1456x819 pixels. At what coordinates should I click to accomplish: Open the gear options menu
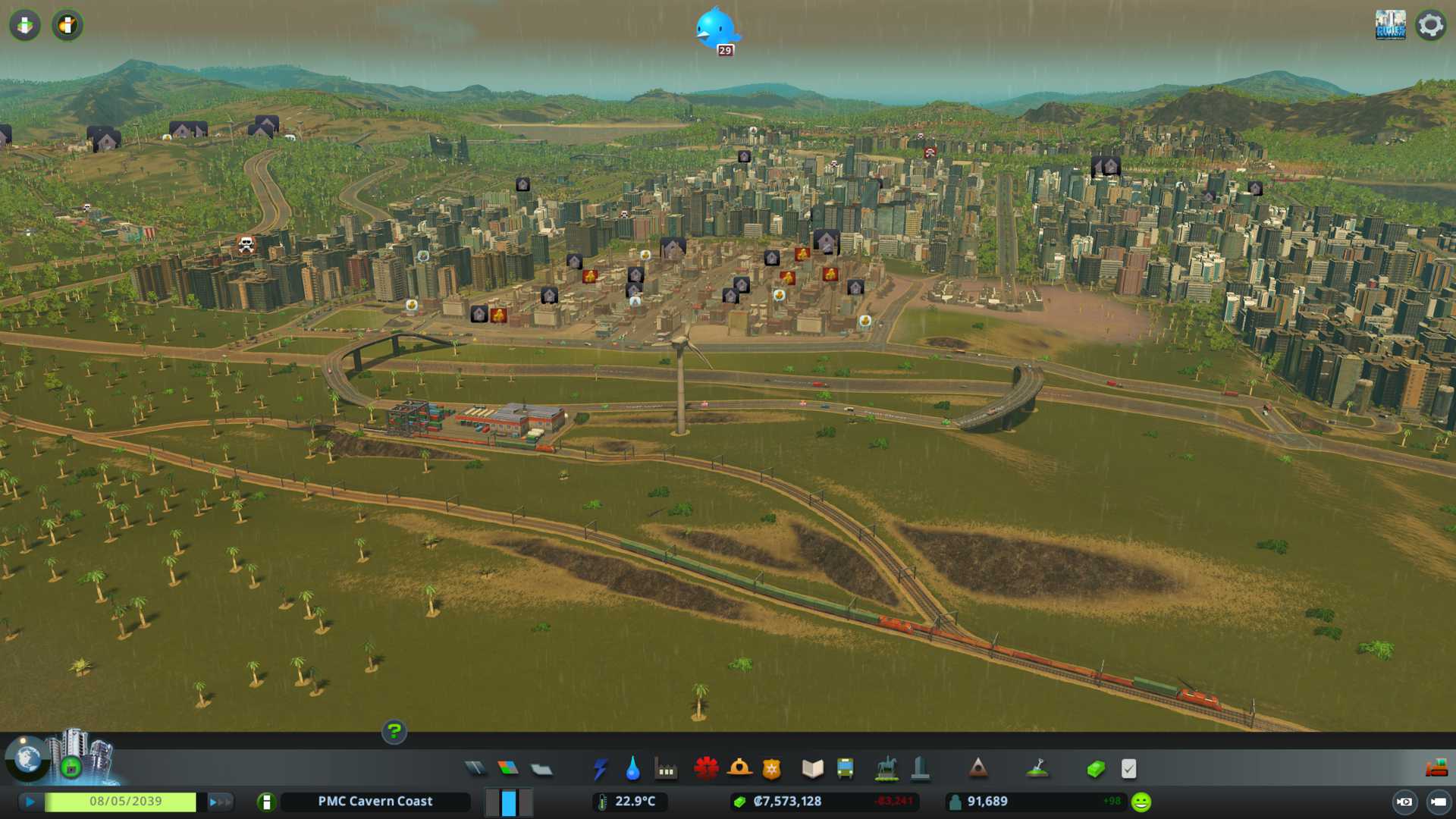[x=1430, y=25]
